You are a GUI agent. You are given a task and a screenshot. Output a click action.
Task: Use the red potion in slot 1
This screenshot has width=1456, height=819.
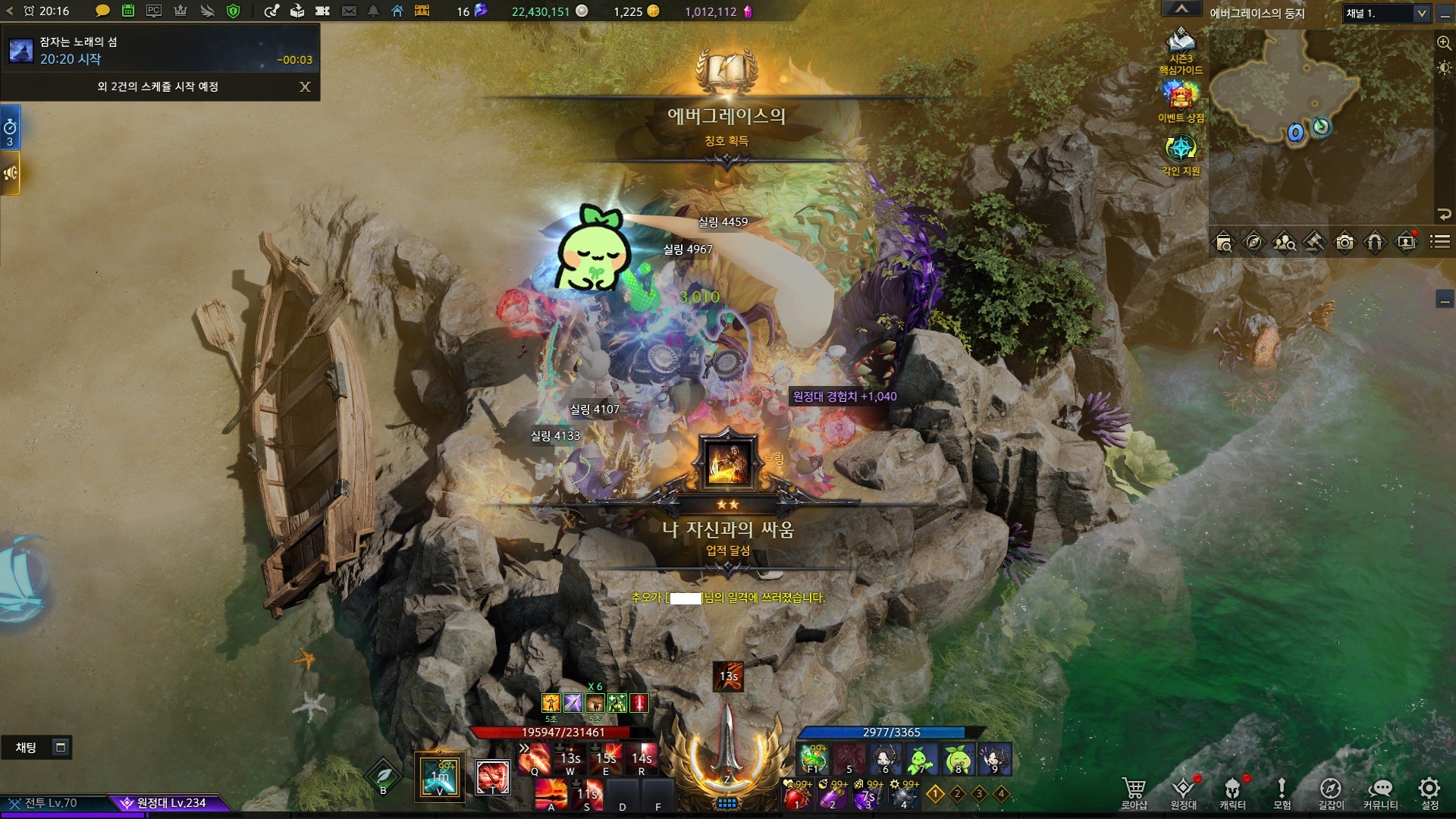click(797, 796)
